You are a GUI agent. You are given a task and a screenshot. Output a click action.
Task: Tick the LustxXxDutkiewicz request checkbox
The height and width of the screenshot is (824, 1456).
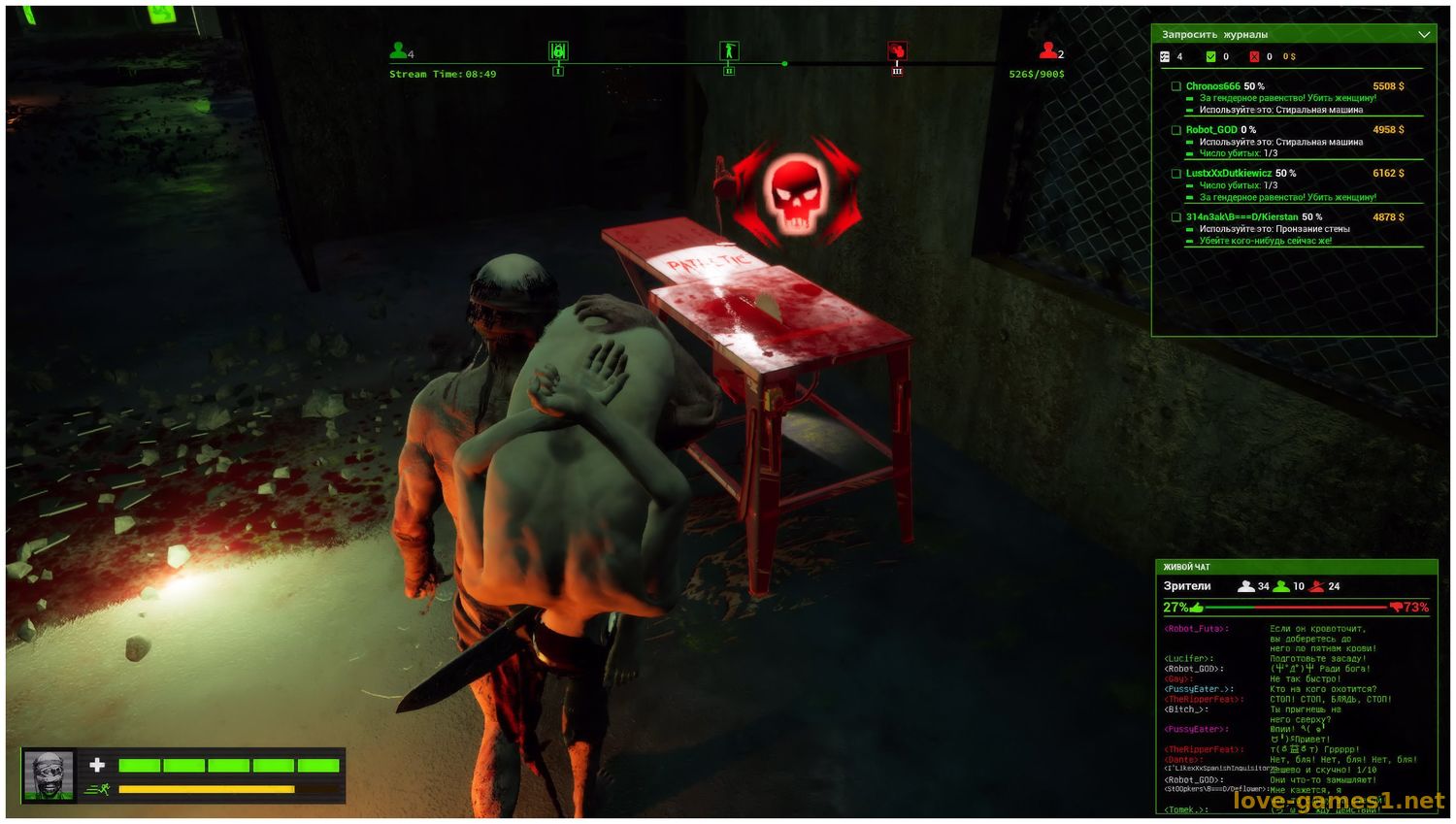(x=1176, y=174)
